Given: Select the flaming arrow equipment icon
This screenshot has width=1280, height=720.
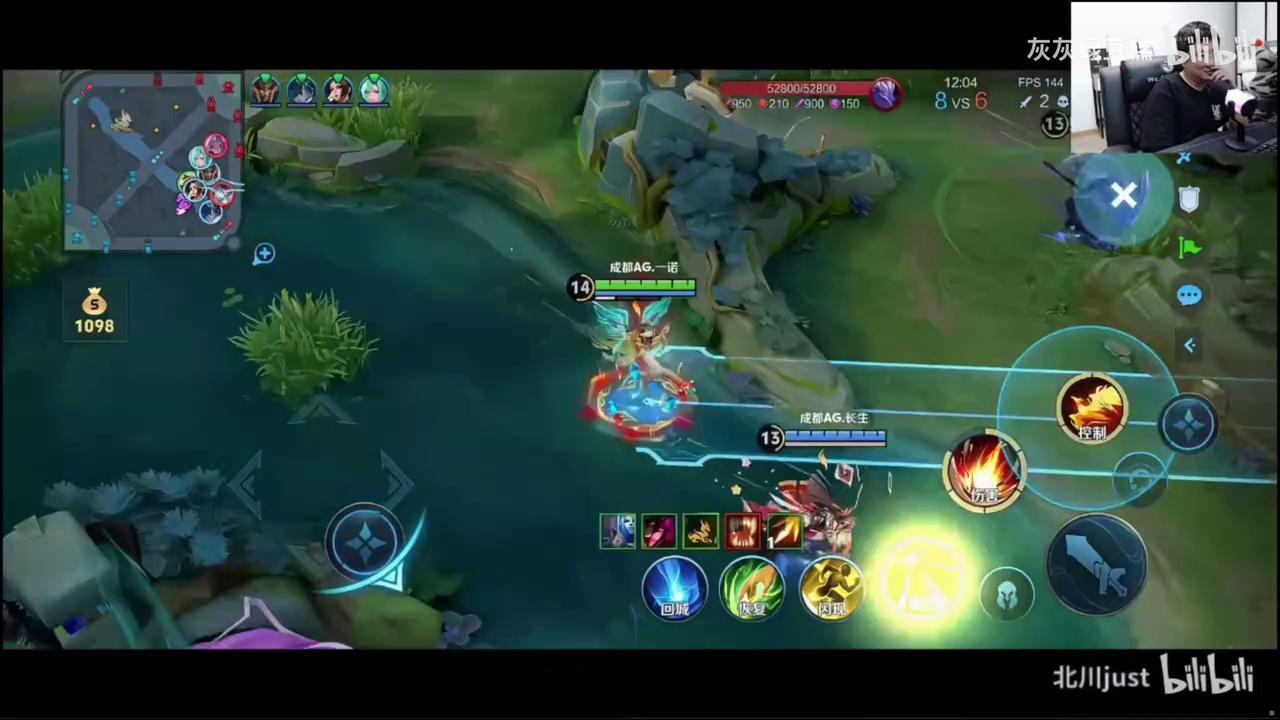Looking at the screenshot, I should click(x=784, y=531).
